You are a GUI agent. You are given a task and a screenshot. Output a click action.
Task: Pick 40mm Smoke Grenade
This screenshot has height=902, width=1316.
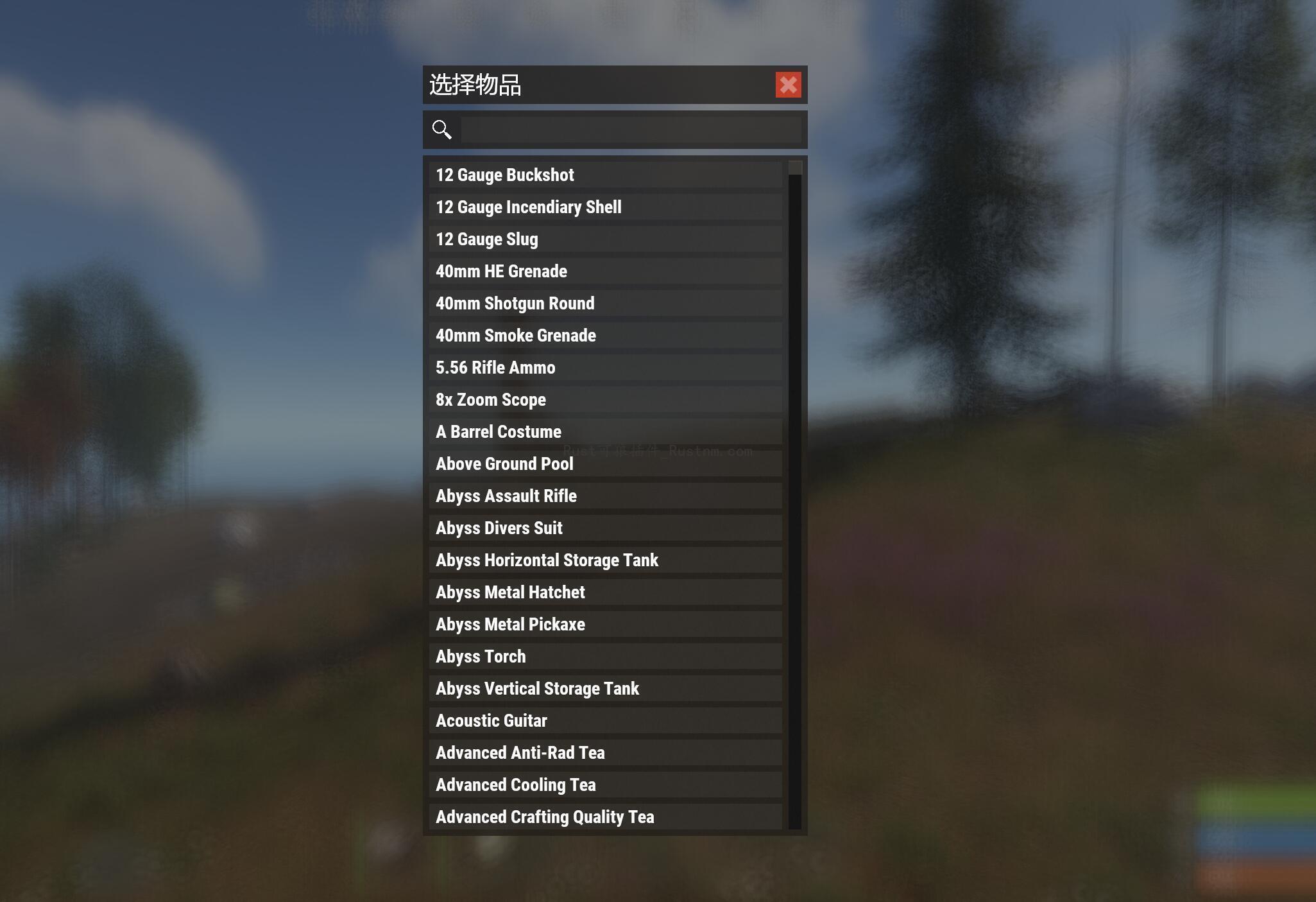[x=605, y=335]
